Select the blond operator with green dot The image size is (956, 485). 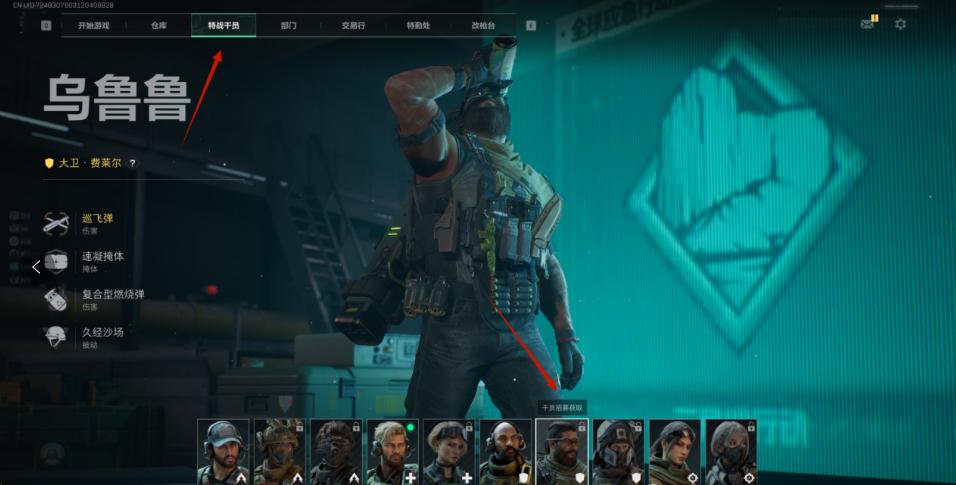392,452
